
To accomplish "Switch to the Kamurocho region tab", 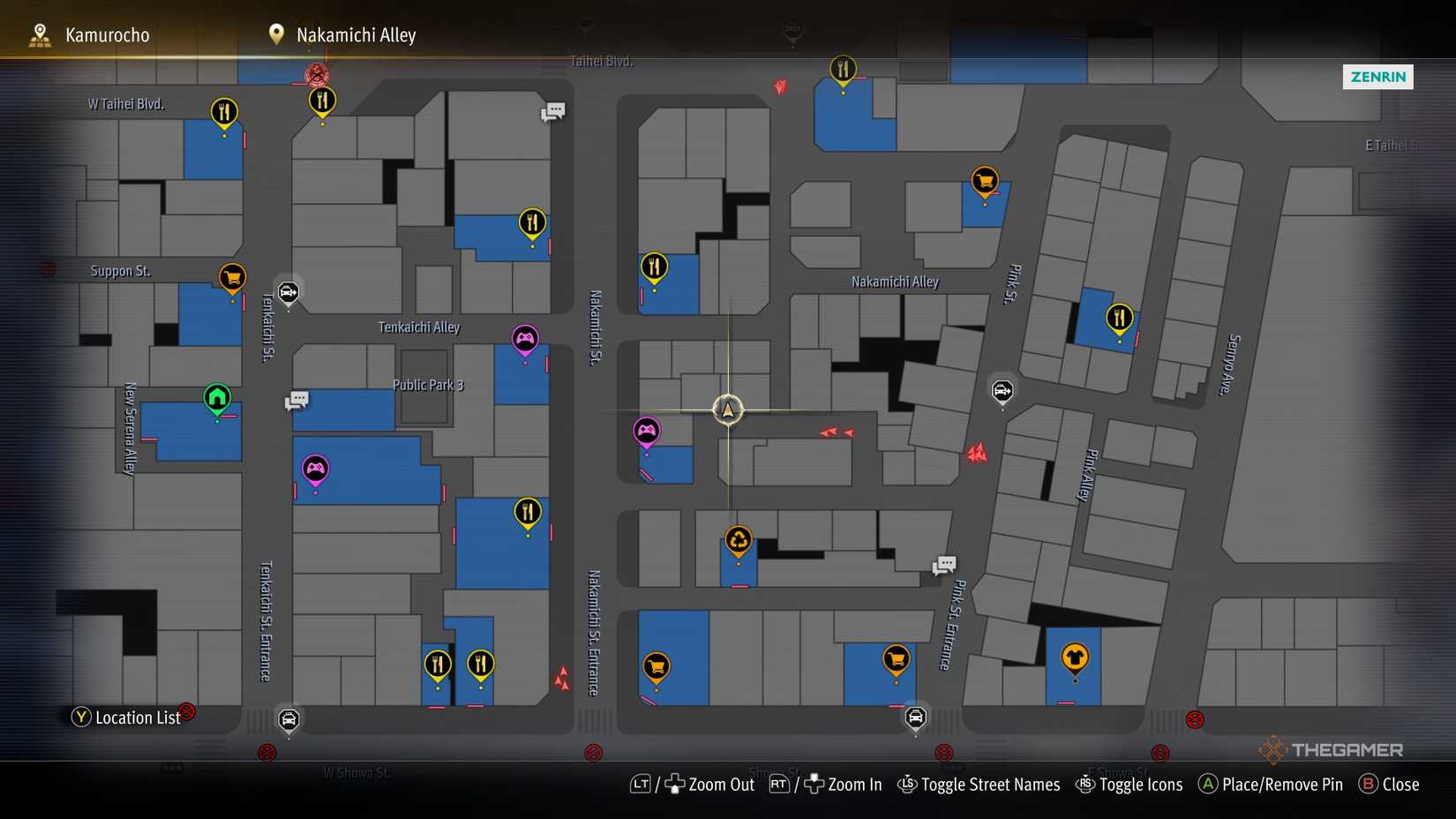I will click(106, 34).
